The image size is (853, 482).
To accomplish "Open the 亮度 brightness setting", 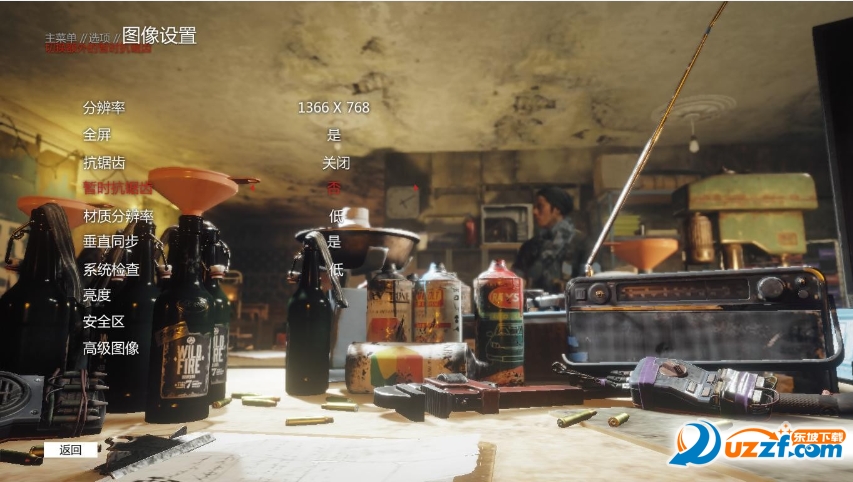I will click(x=97, y=296).
